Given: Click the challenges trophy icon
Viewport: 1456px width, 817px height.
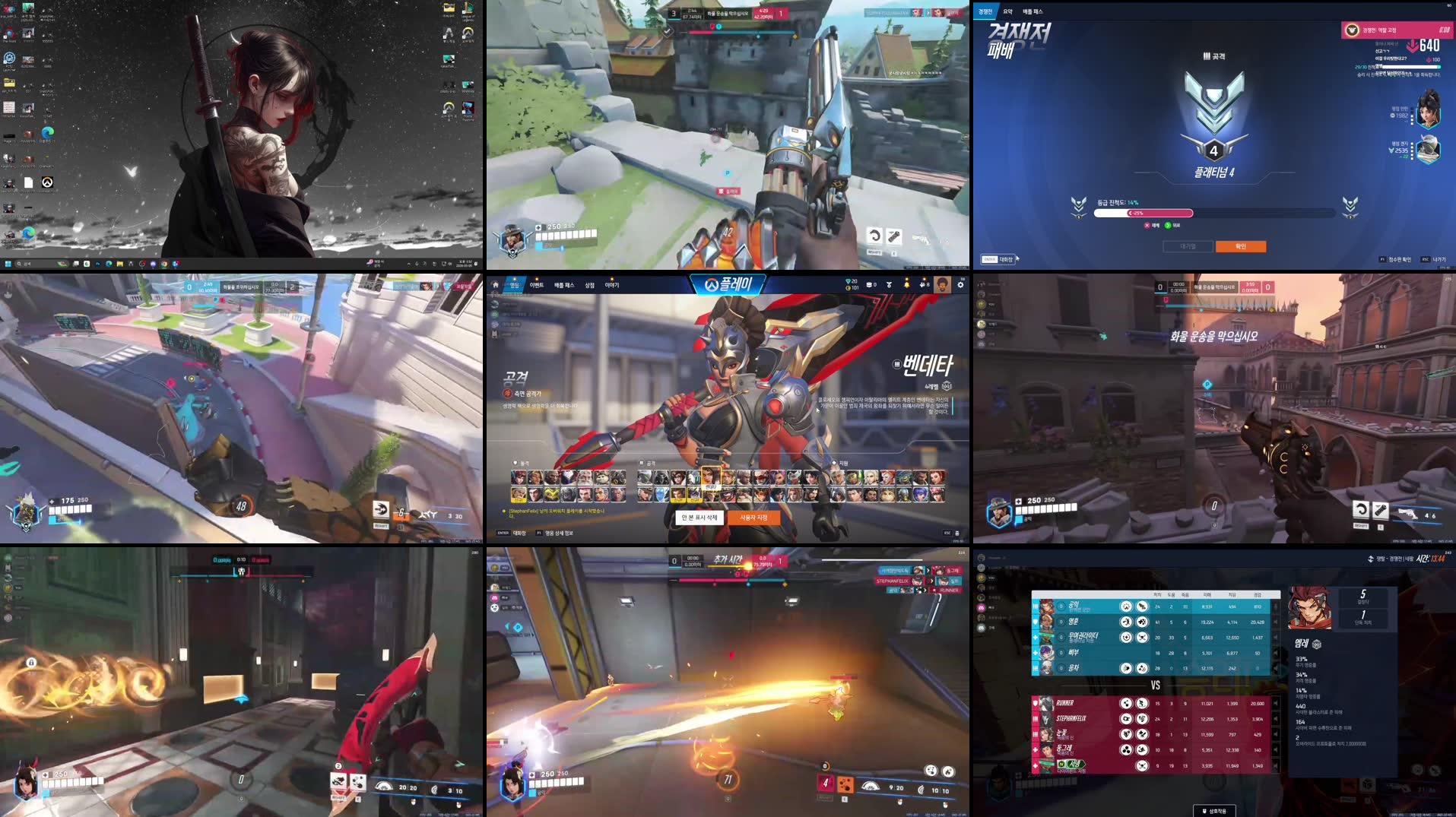Looking at the screenshot, I should [x=890, y=285].
